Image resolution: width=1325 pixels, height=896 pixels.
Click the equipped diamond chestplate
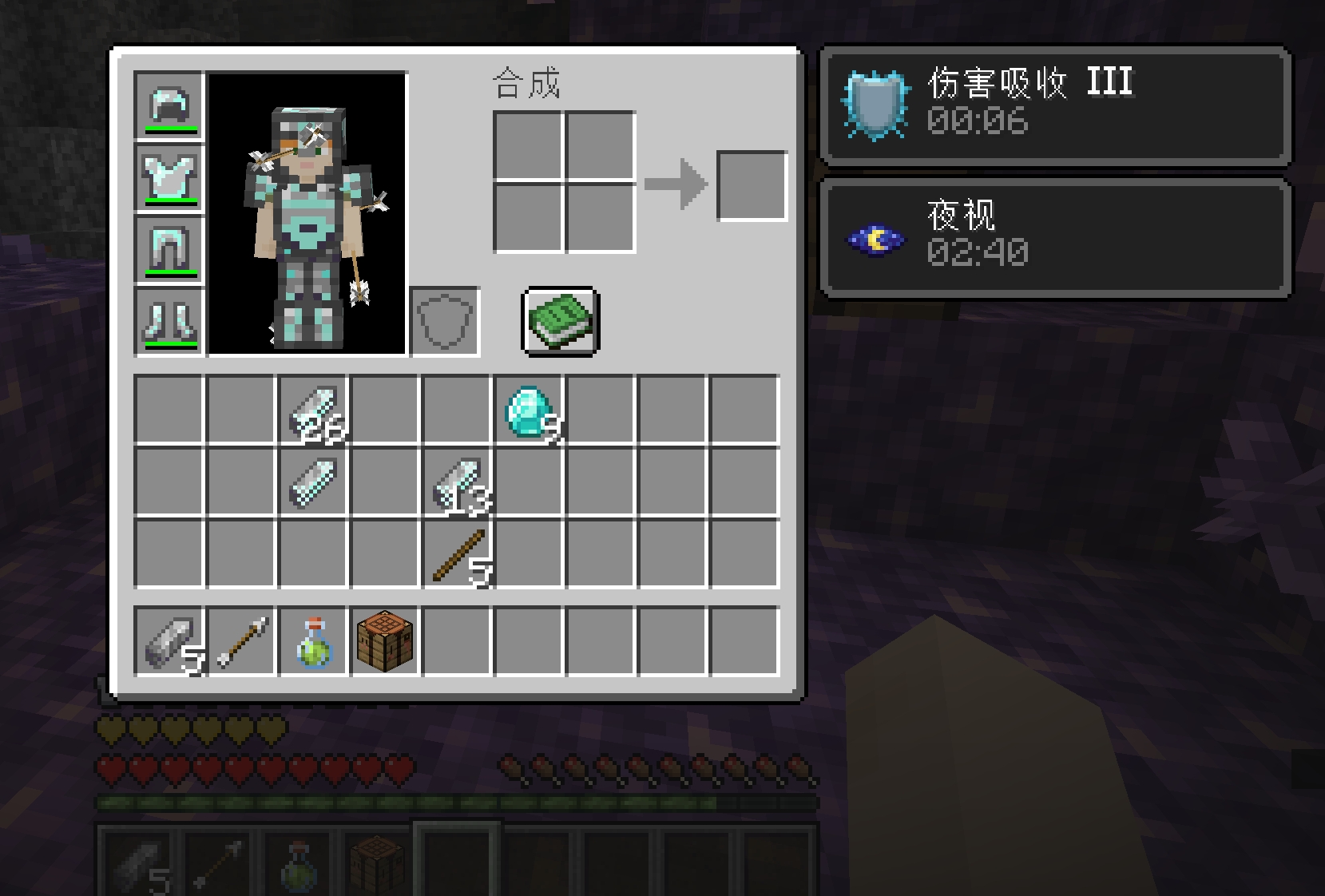pyautogui.click(x=169, y=177)
